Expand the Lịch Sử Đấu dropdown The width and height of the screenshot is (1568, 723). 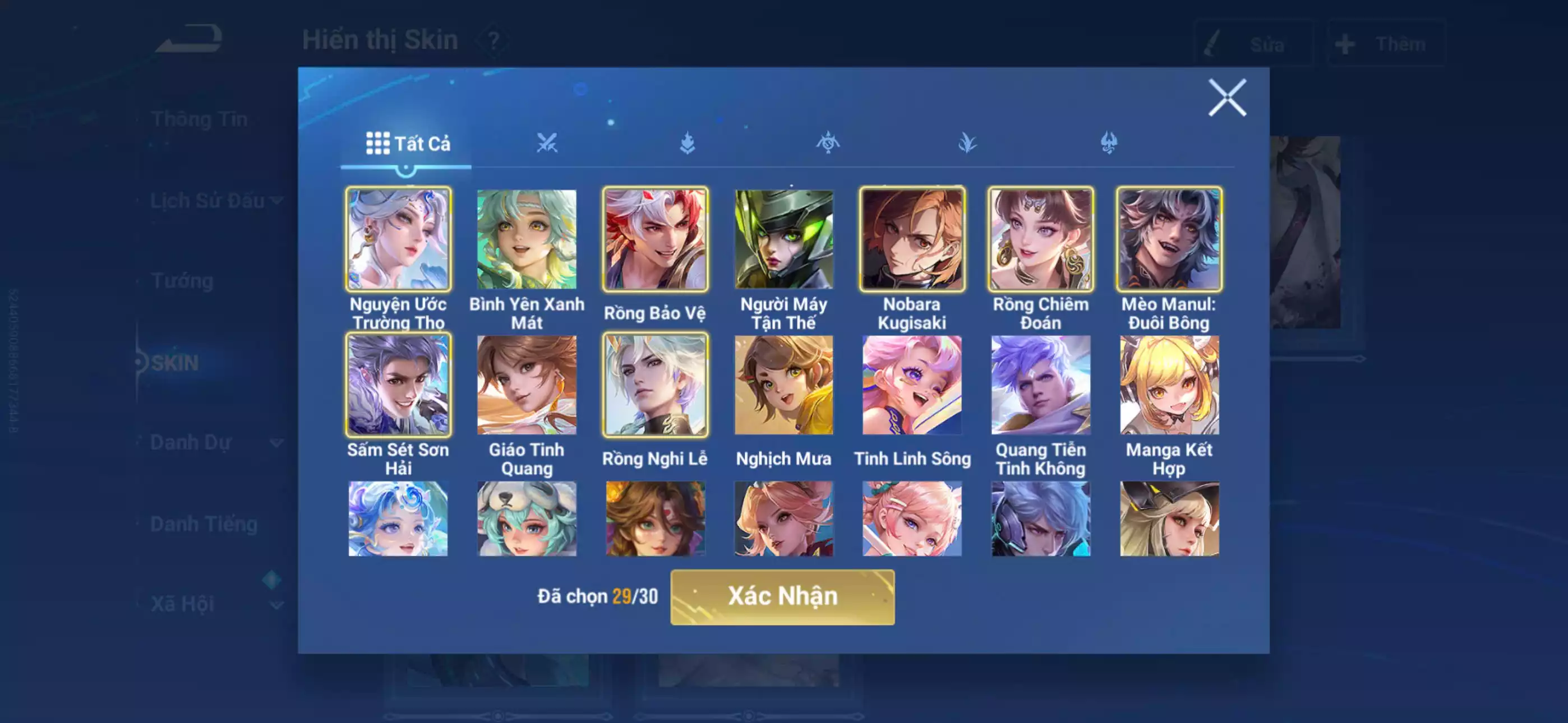275,201
